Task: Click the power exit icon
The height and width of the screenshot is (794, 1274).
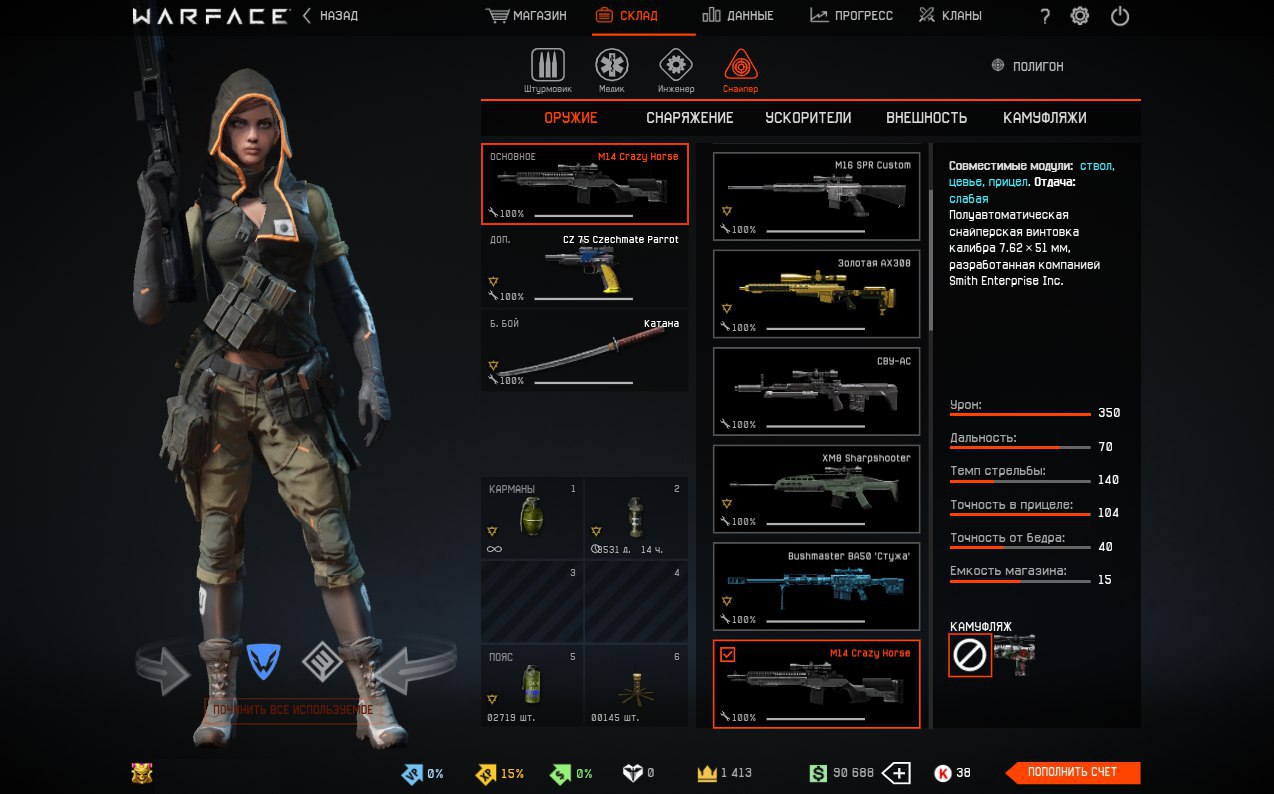Action: pyautogui.click(x=1120, y=16)
